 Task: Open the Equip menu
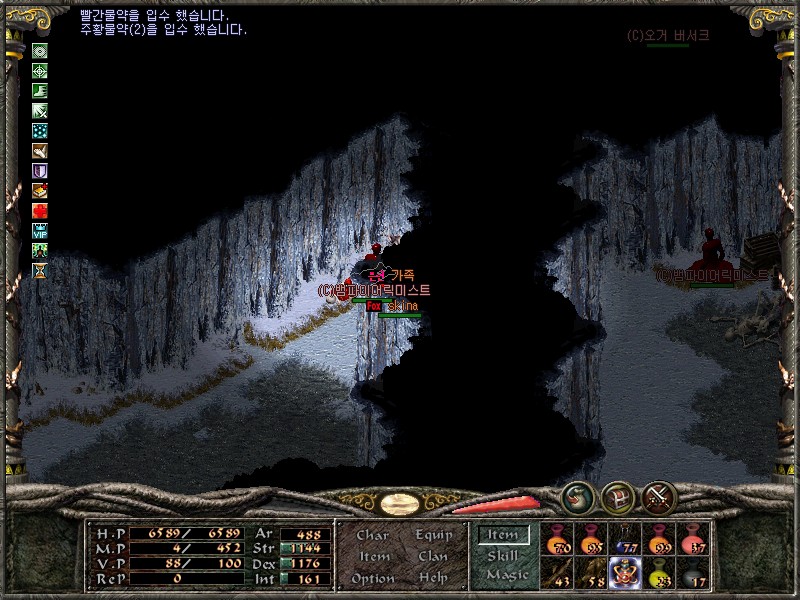click(432, 535)
